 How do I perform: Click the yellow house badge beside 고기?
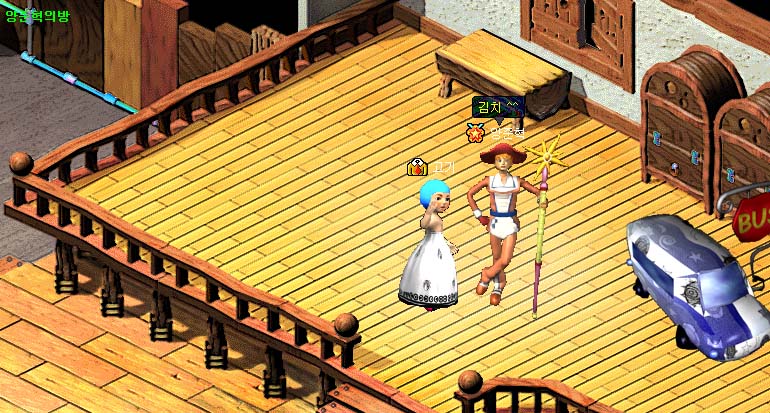pyautogui.click(x=417, y=167)
